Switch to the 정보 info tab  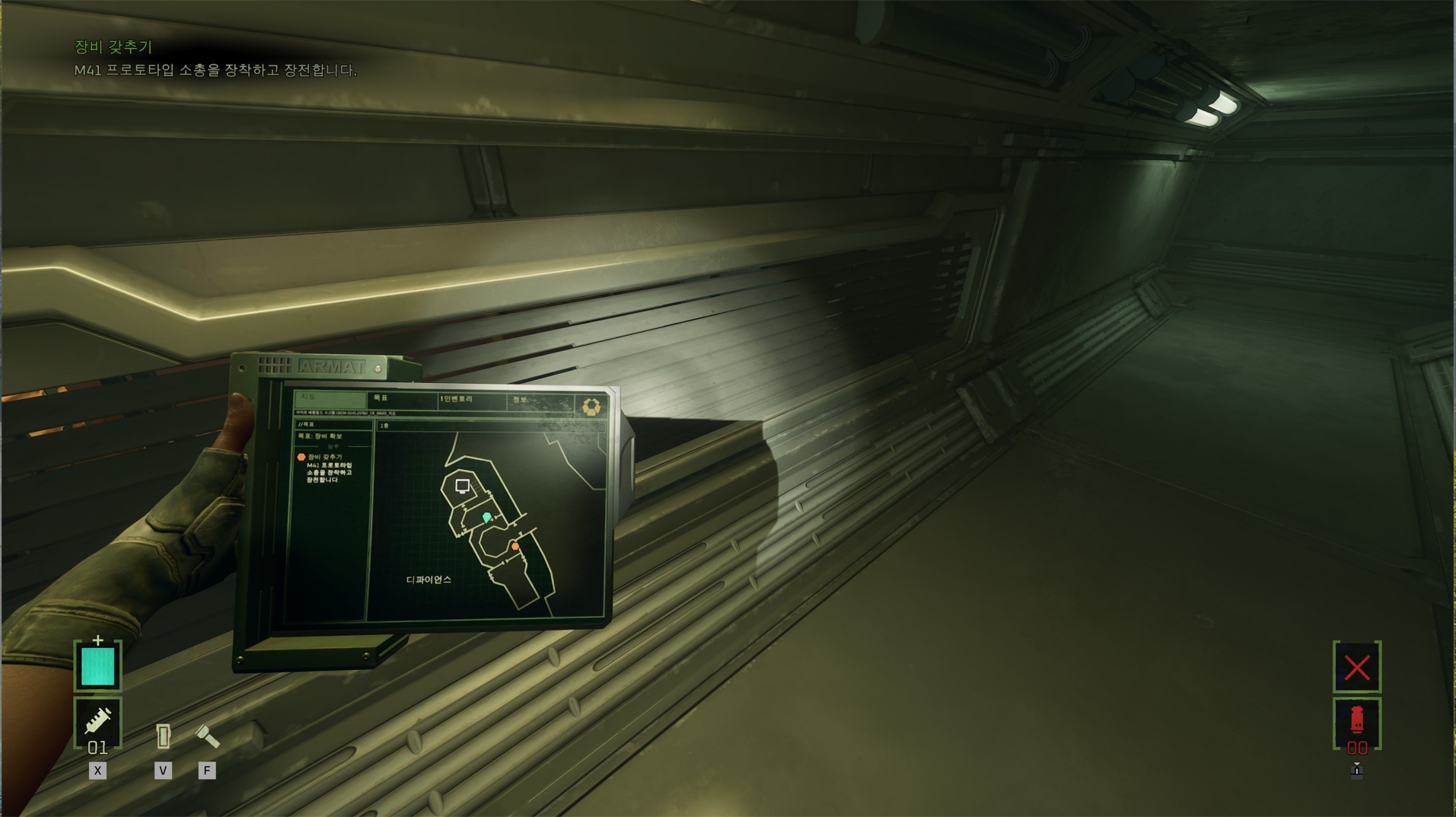click(x=540, y=401)
